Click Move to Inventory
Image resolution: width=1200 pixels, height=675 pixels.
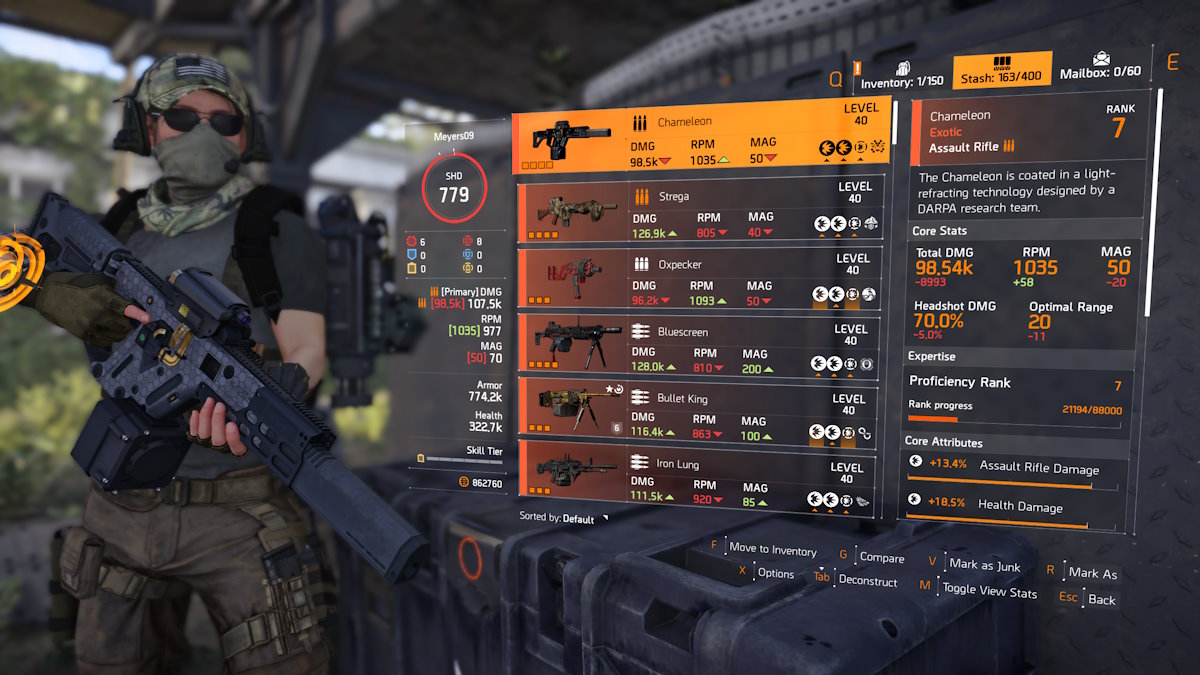point(772,550)
